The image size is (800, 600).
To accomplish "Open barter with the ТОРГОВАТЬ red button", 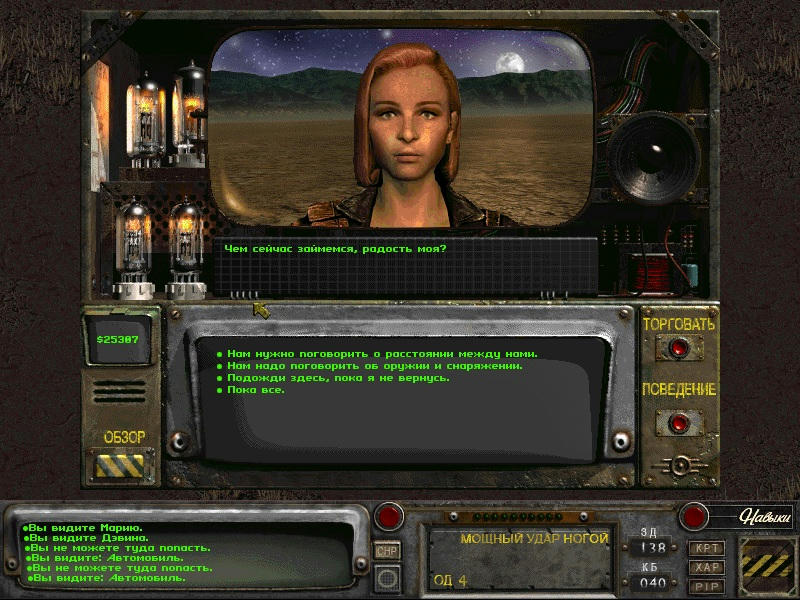I will pyautogui.click(x=679, y=348).
